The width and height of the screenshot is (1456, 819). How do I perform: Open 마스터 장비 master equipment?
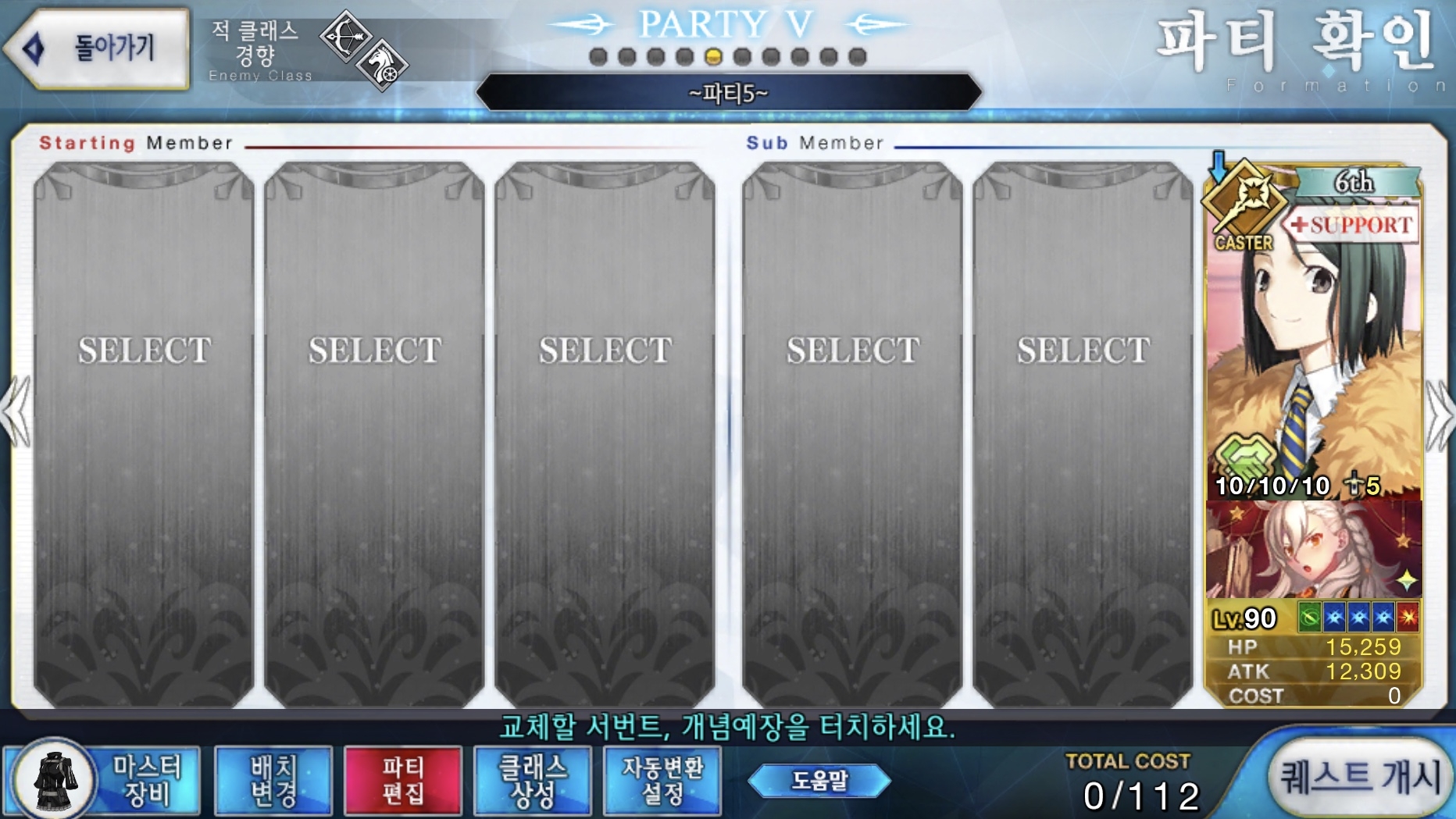pyautogui.click(x=104, y=780)
